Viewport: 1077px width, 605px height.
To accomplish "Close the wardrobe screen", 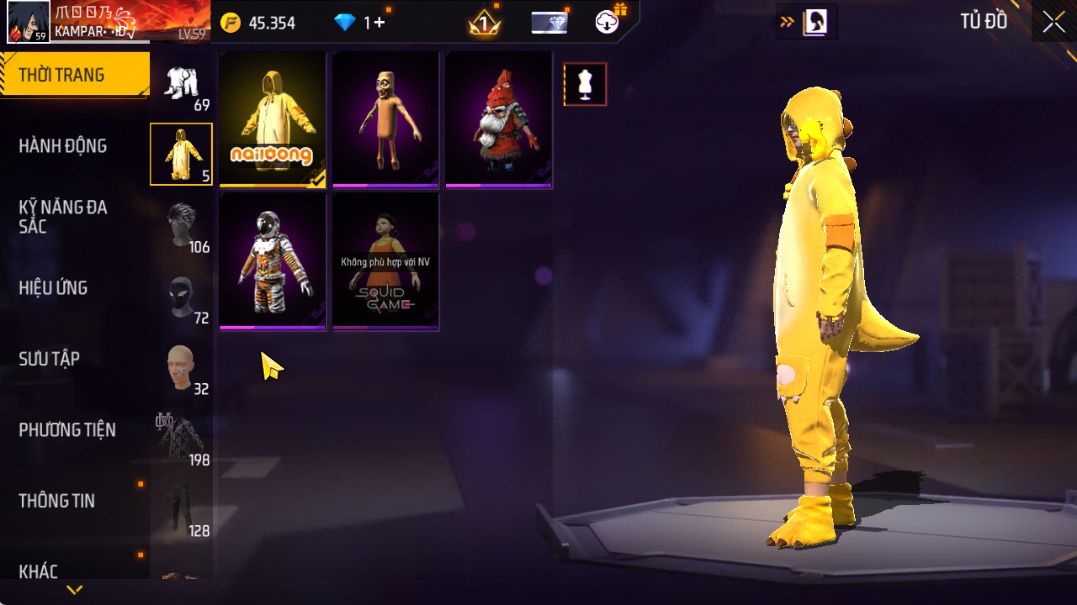I will click(1053, 22).
